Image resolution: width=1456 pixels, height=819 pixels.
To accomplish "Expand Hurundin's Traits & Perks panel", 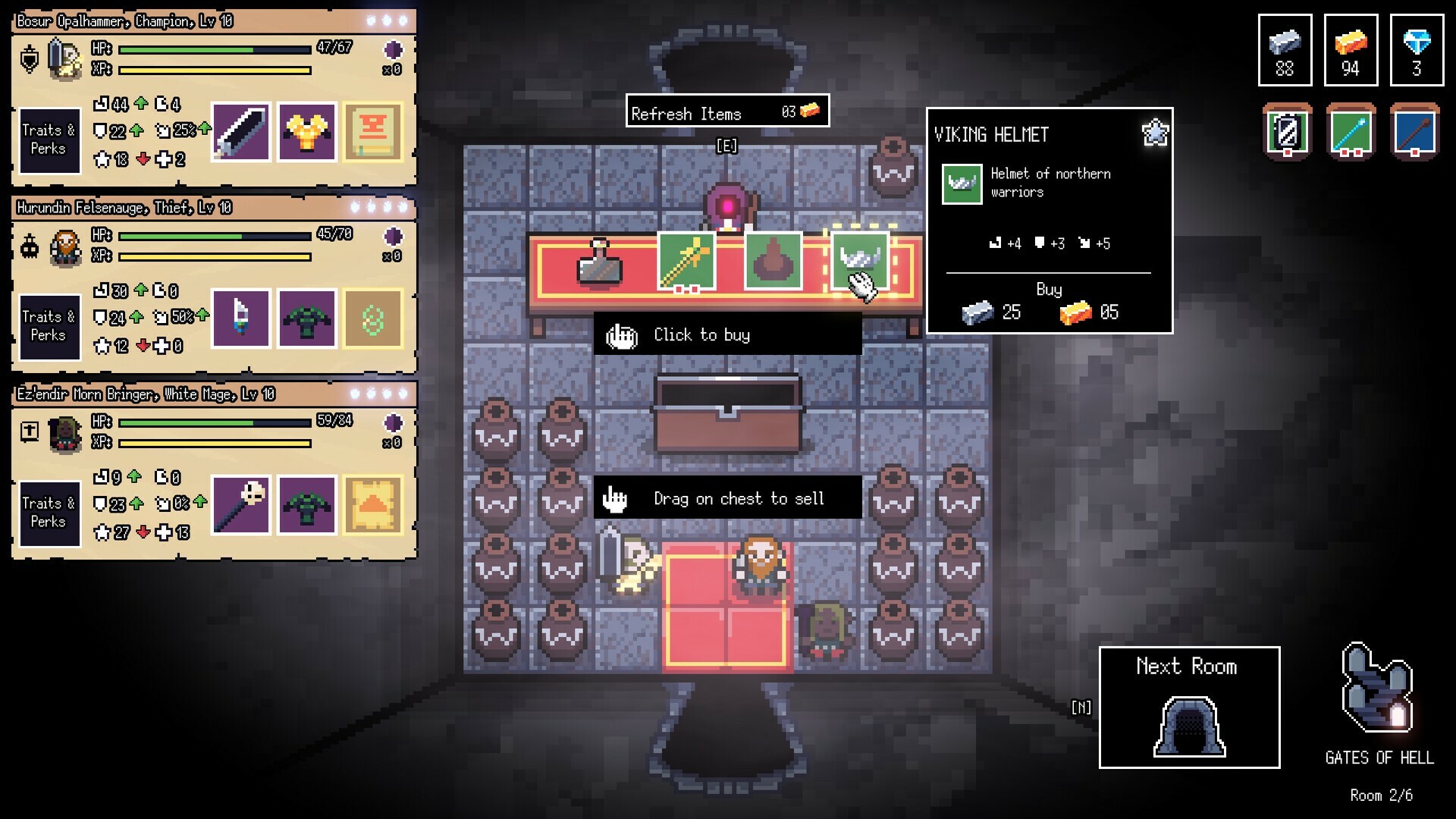I will point(49,327).
